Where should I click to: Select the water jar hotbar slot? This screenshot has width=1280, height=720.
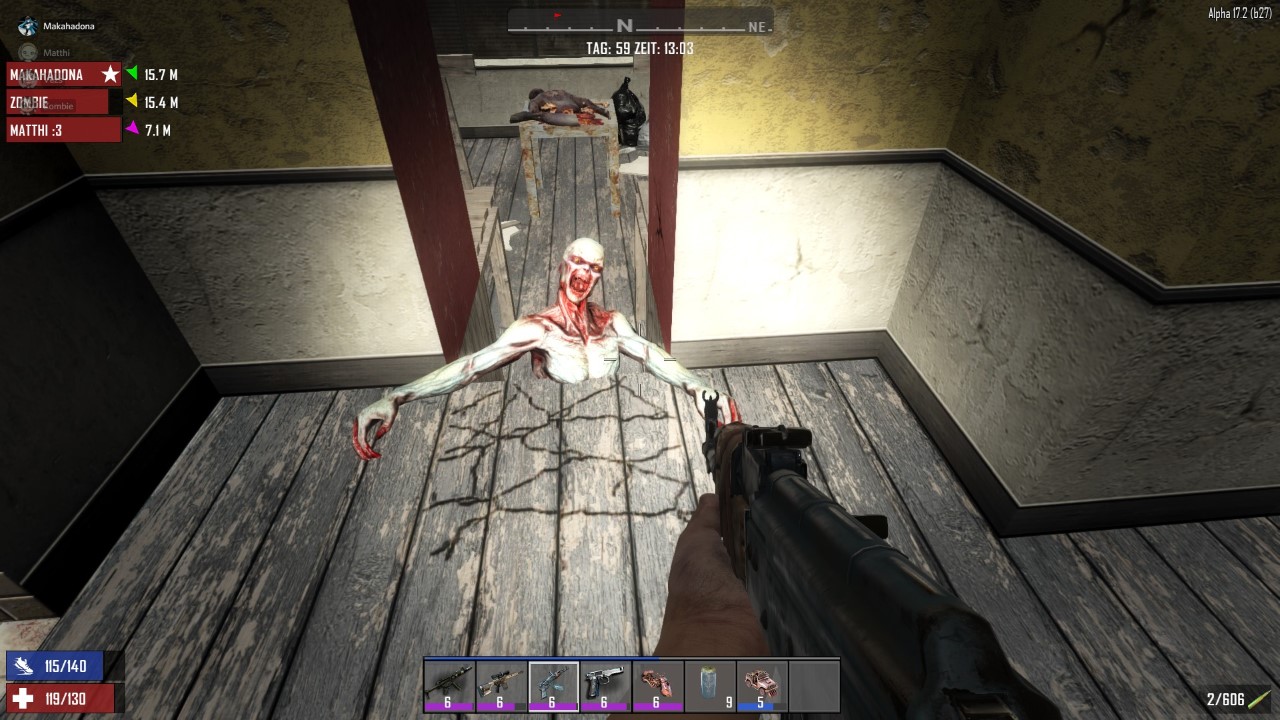click(709, 685)
